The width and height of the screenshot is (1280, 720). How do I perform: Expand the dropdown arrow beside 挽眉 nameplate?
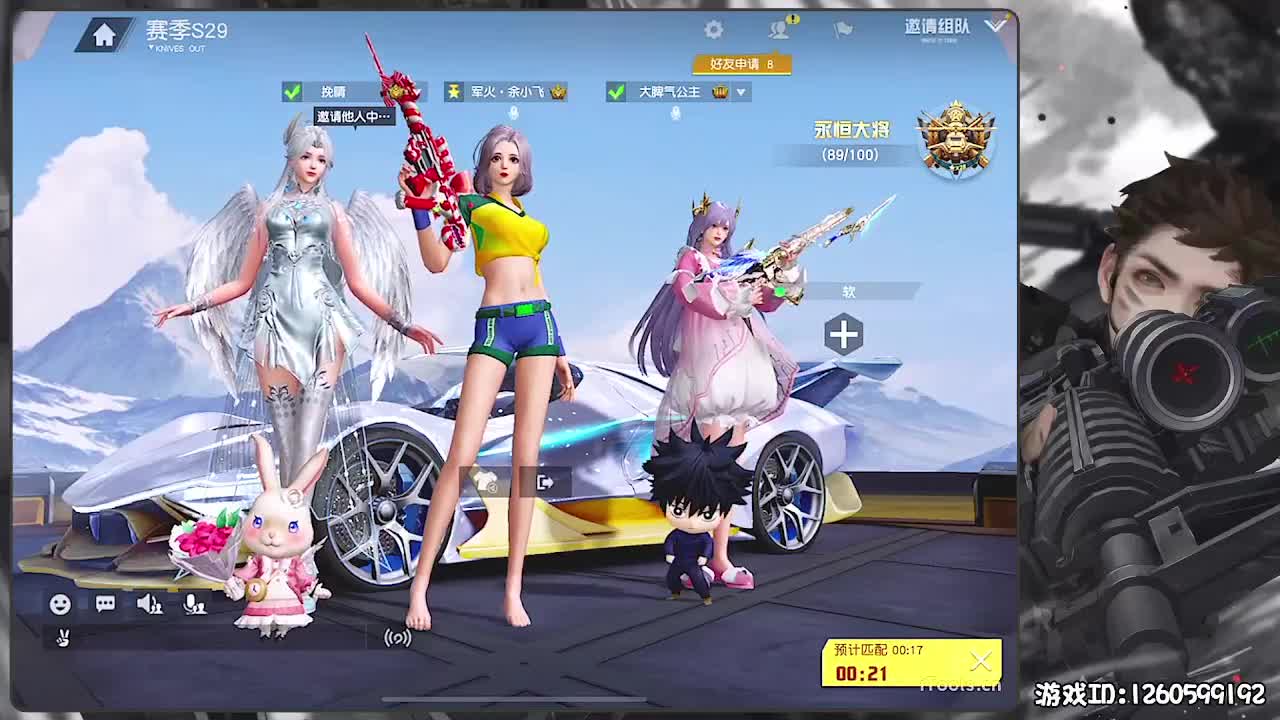(x=415, y=90)
